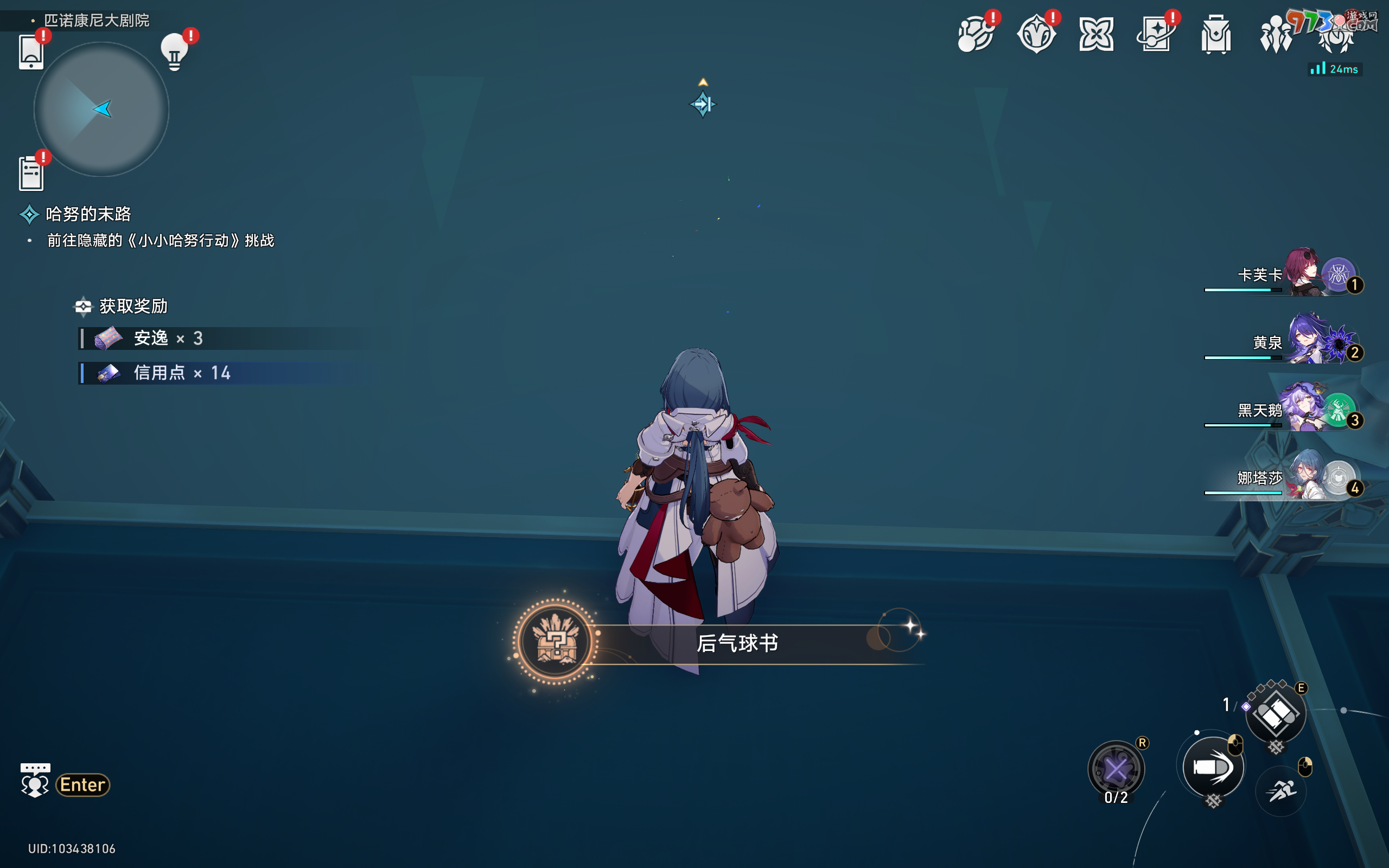This screenshot has width=1389, height=868.
Task: Open the characters icon
Action: [x=1276, y=35]
